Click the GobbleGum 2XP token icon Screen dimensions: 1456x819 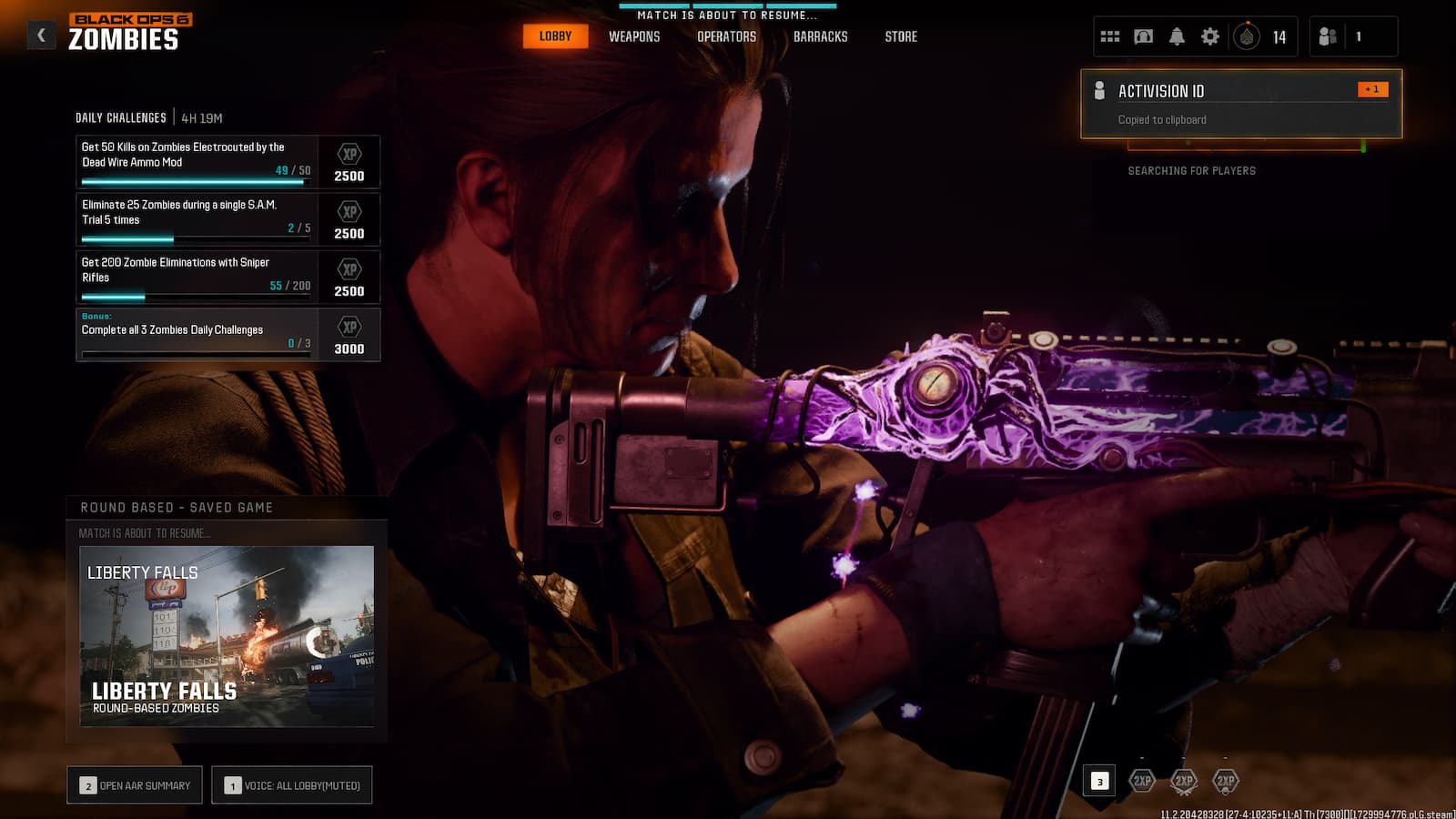1225,781
